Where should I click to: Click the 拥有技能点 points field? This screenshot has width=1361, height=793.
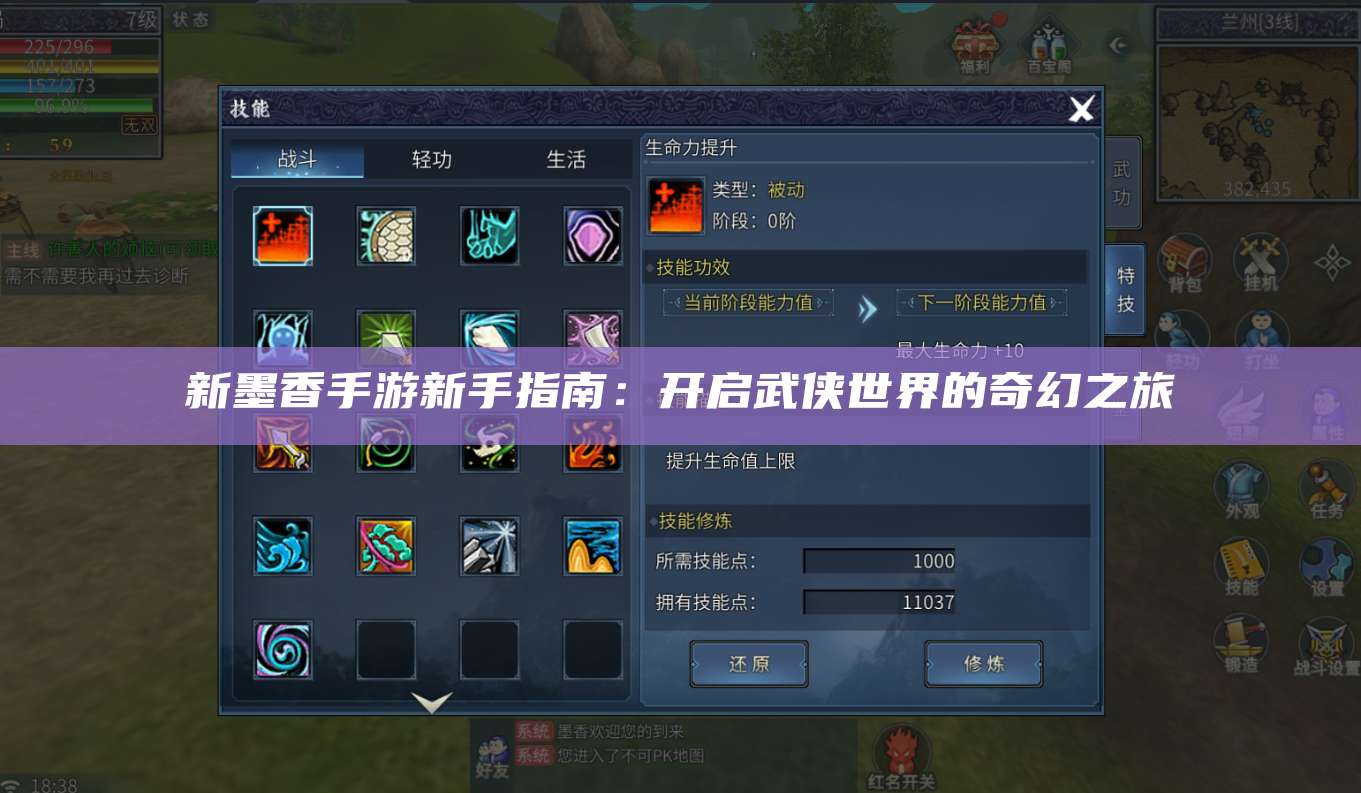point(879,601)
